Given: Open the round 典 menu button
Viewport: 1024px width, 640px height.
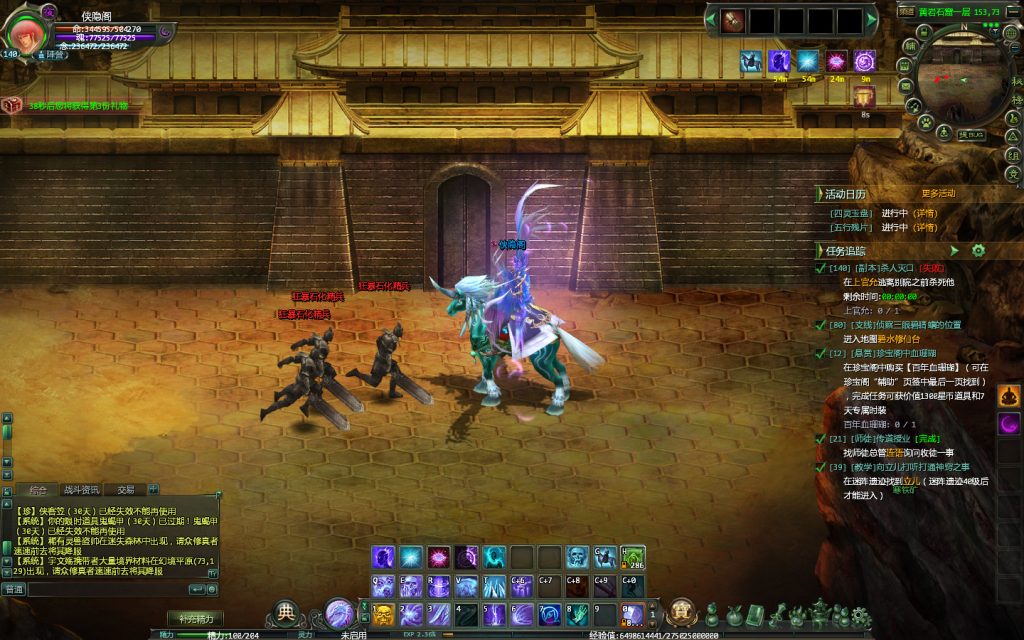Looking at the screenshot, I should click(x=286, y=612).
